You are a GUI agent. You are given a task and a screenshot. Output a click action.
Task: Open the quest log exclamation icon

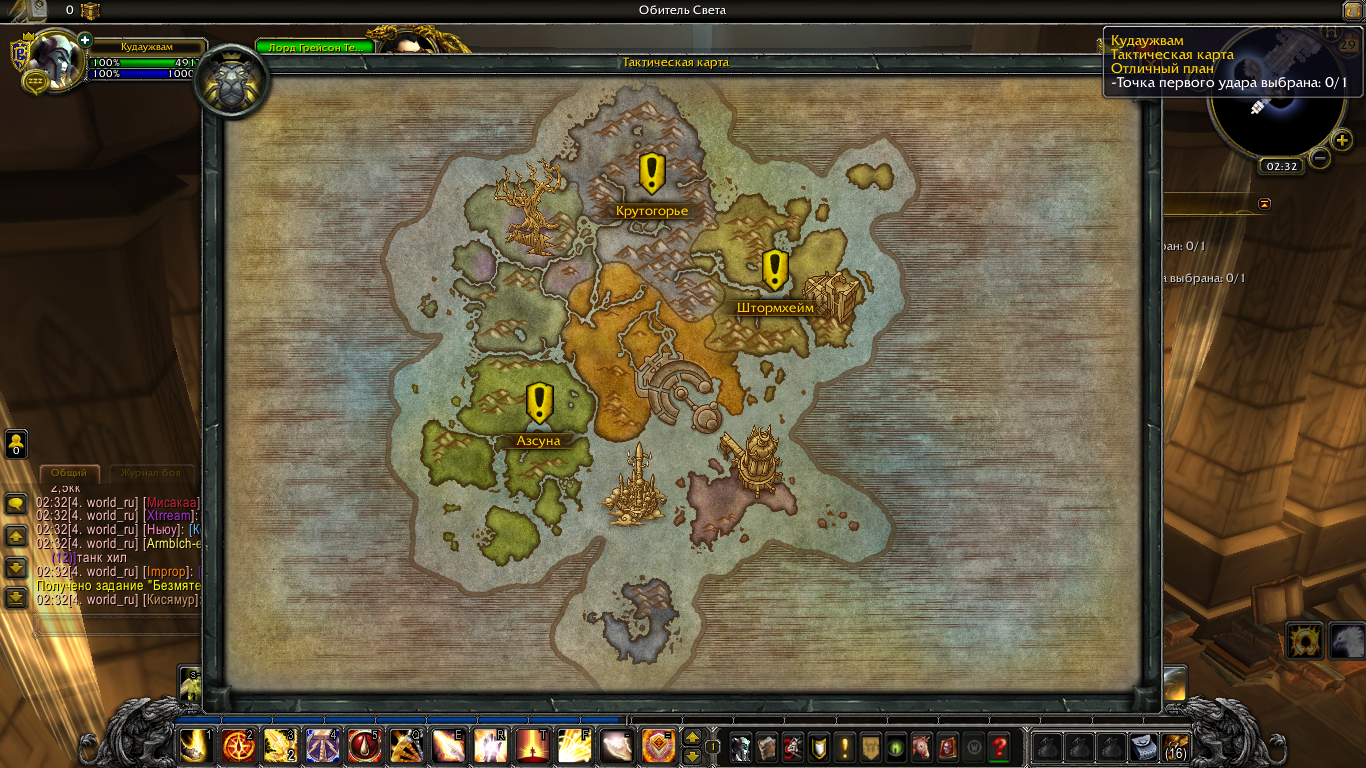click(x=845, y=747)
